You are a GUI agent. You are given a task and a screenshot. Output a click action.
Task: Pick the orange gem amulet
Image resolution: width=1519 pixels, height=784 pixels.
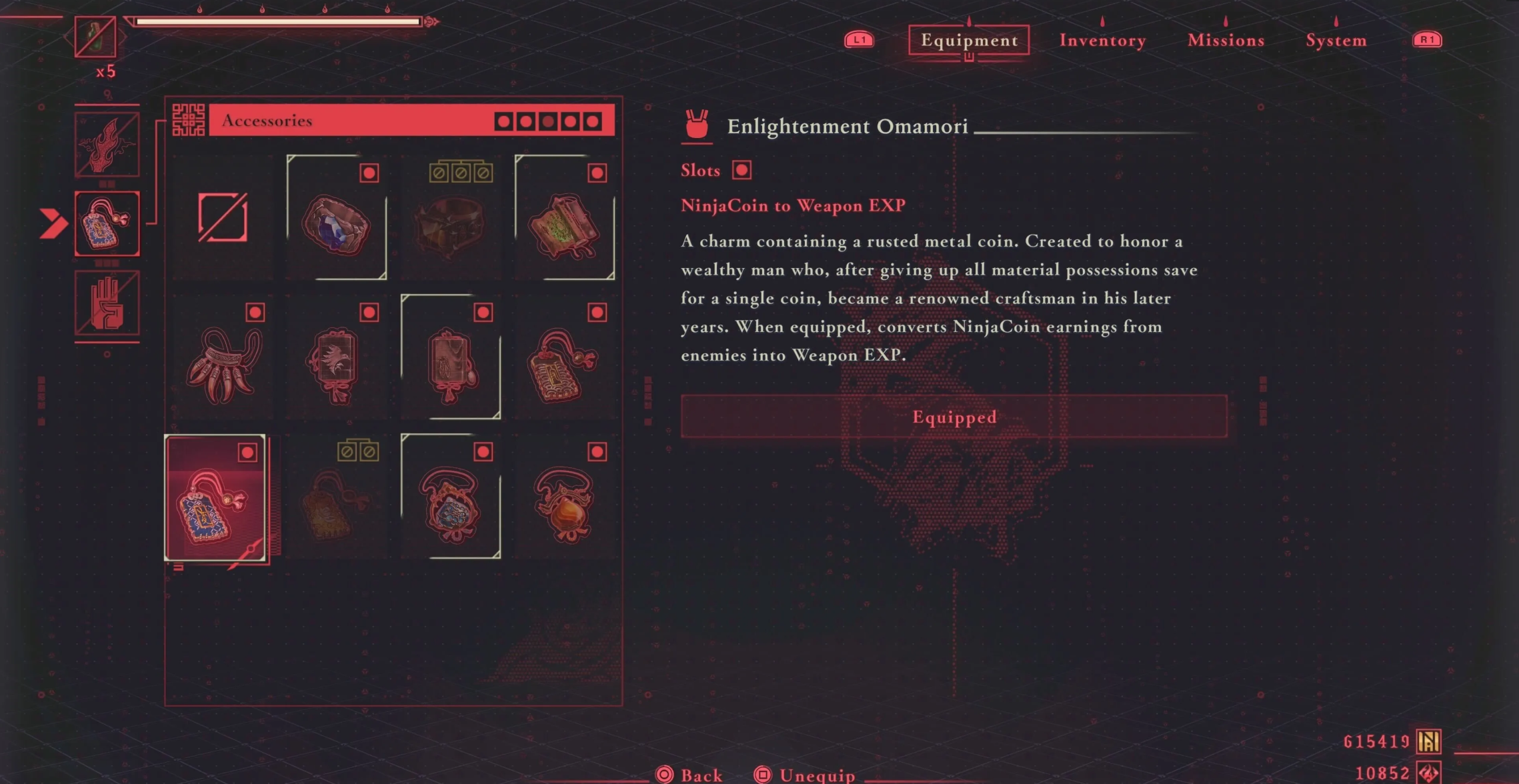pyautogui.click(x=564, y=503)
